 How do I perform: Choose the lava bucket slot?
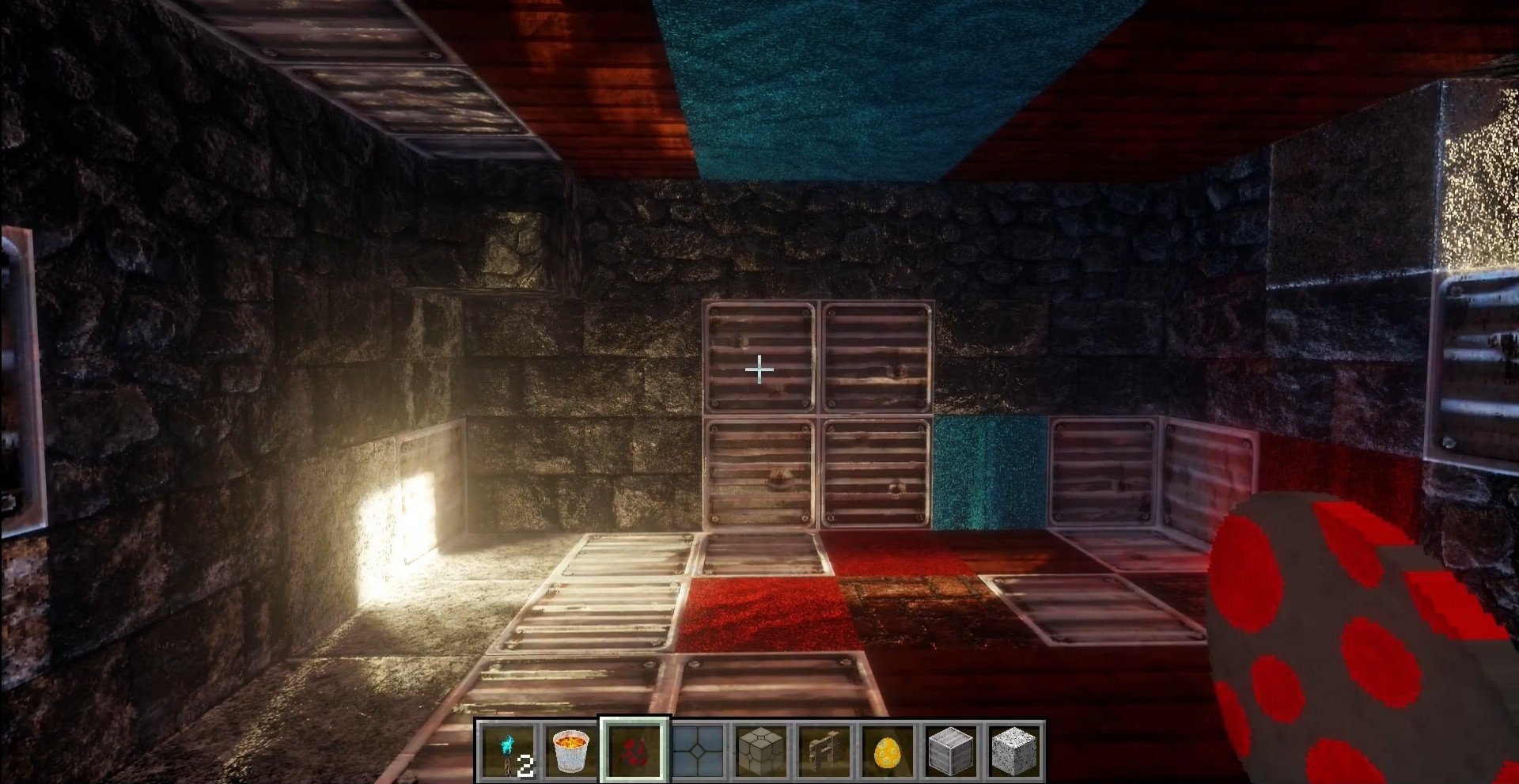572,751
